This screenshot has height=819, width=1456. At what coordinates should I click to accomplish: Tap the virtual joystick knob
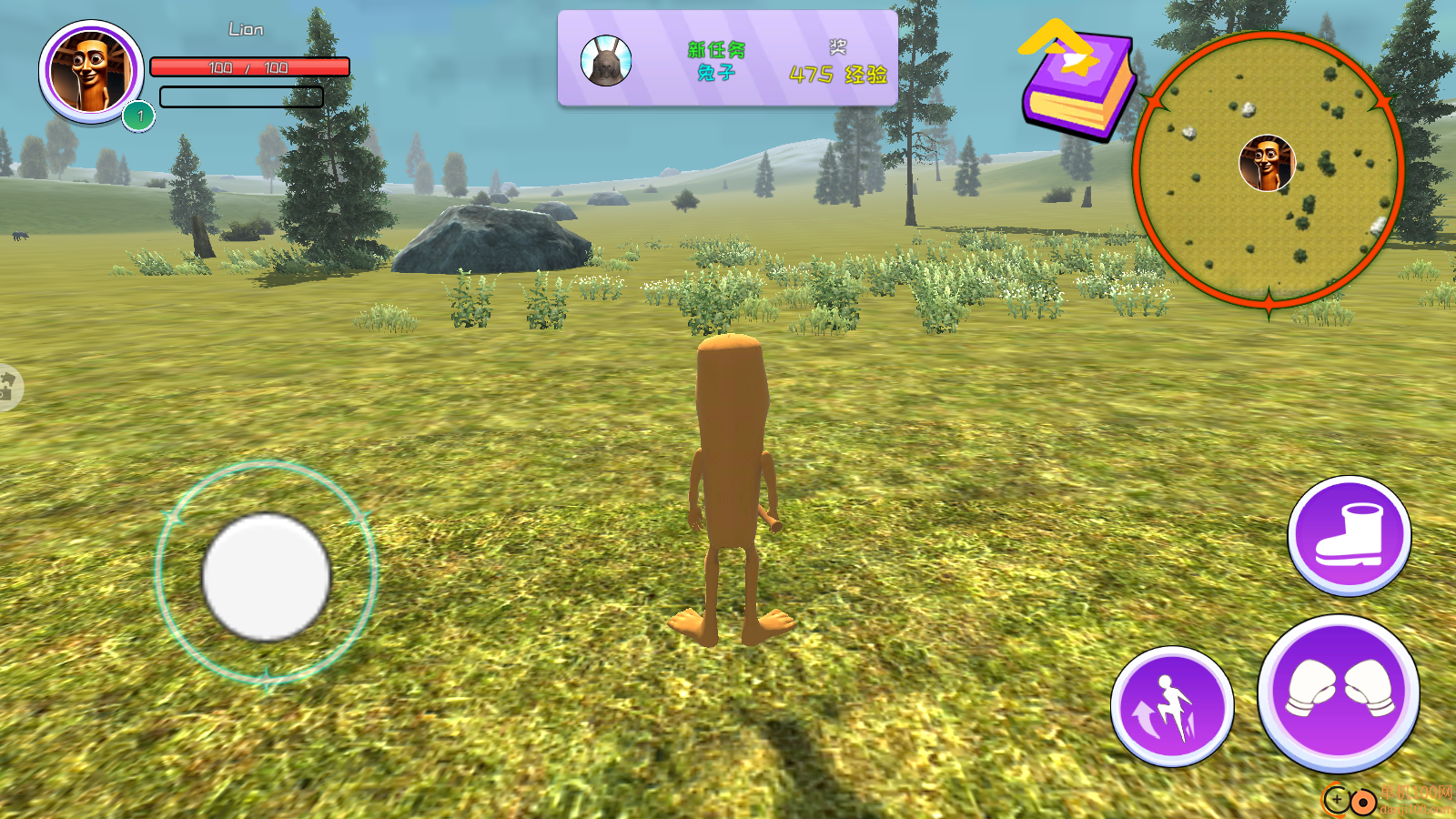[x=266, y=576]
